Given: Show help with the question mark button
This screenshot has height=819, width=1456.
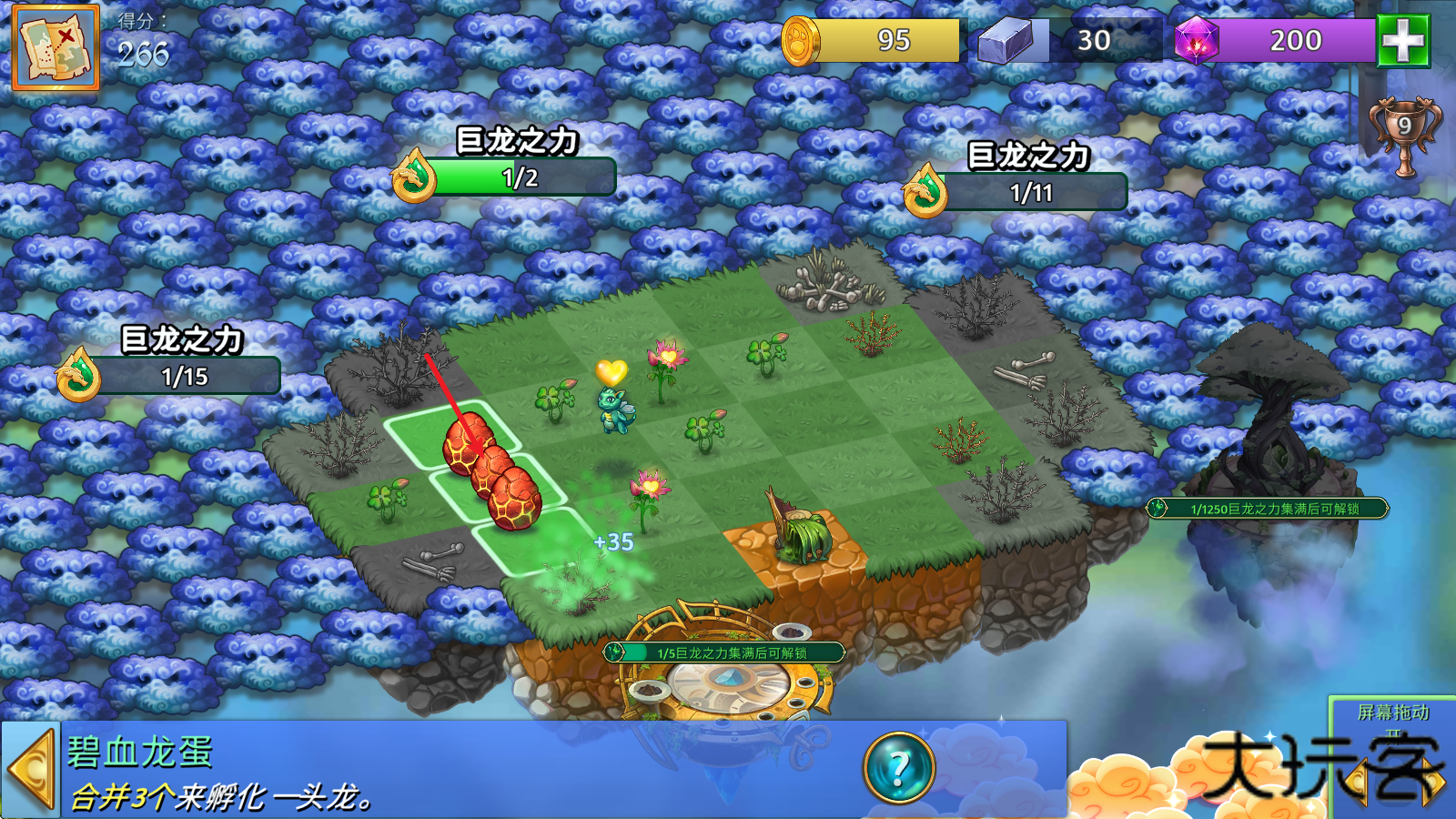Looking at the screenshot, I should click(x=899, y=769).
